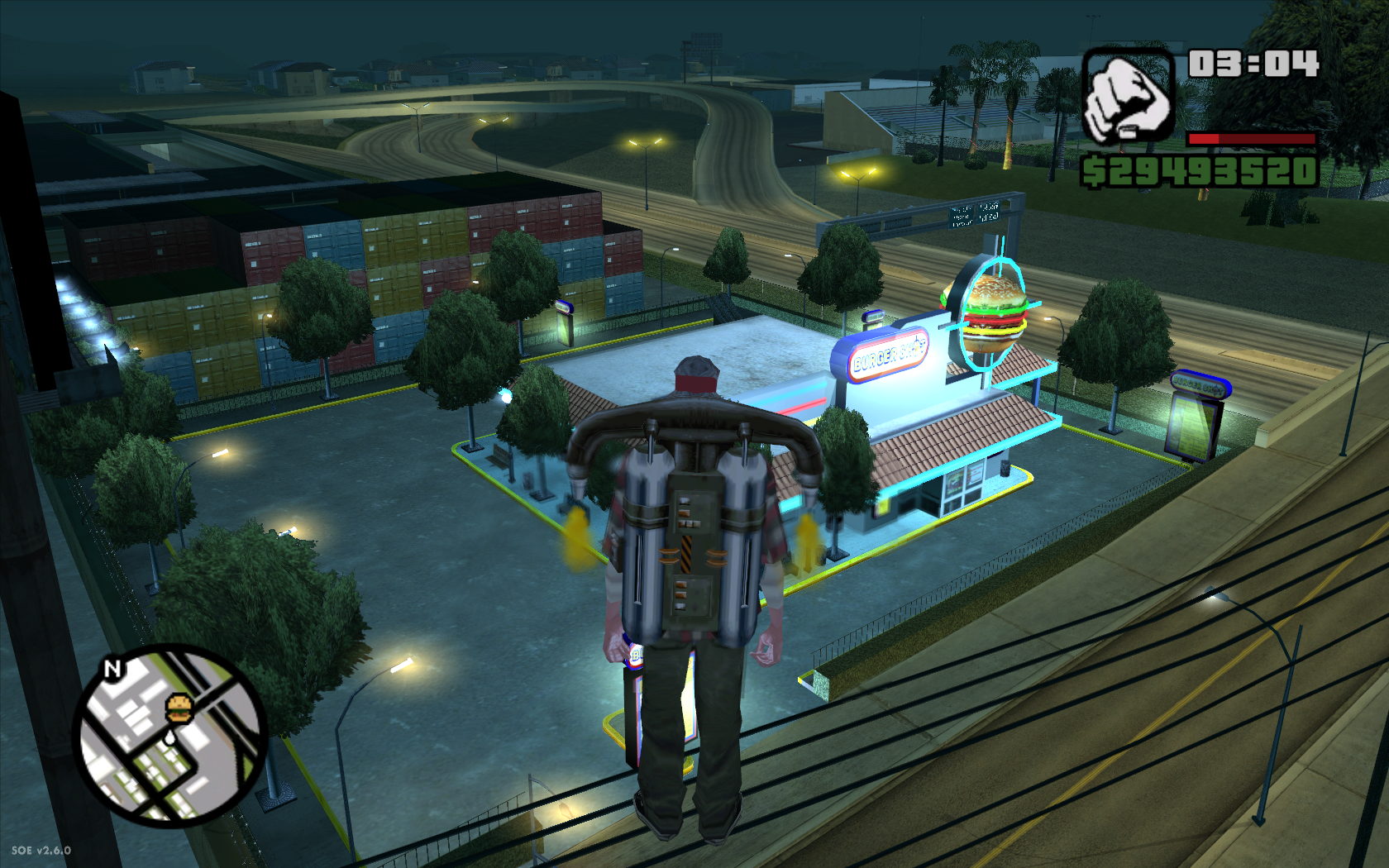Click the north N indicator on radar
The height and width of the screenshot is (868, 1389).
tap(112, 668)
